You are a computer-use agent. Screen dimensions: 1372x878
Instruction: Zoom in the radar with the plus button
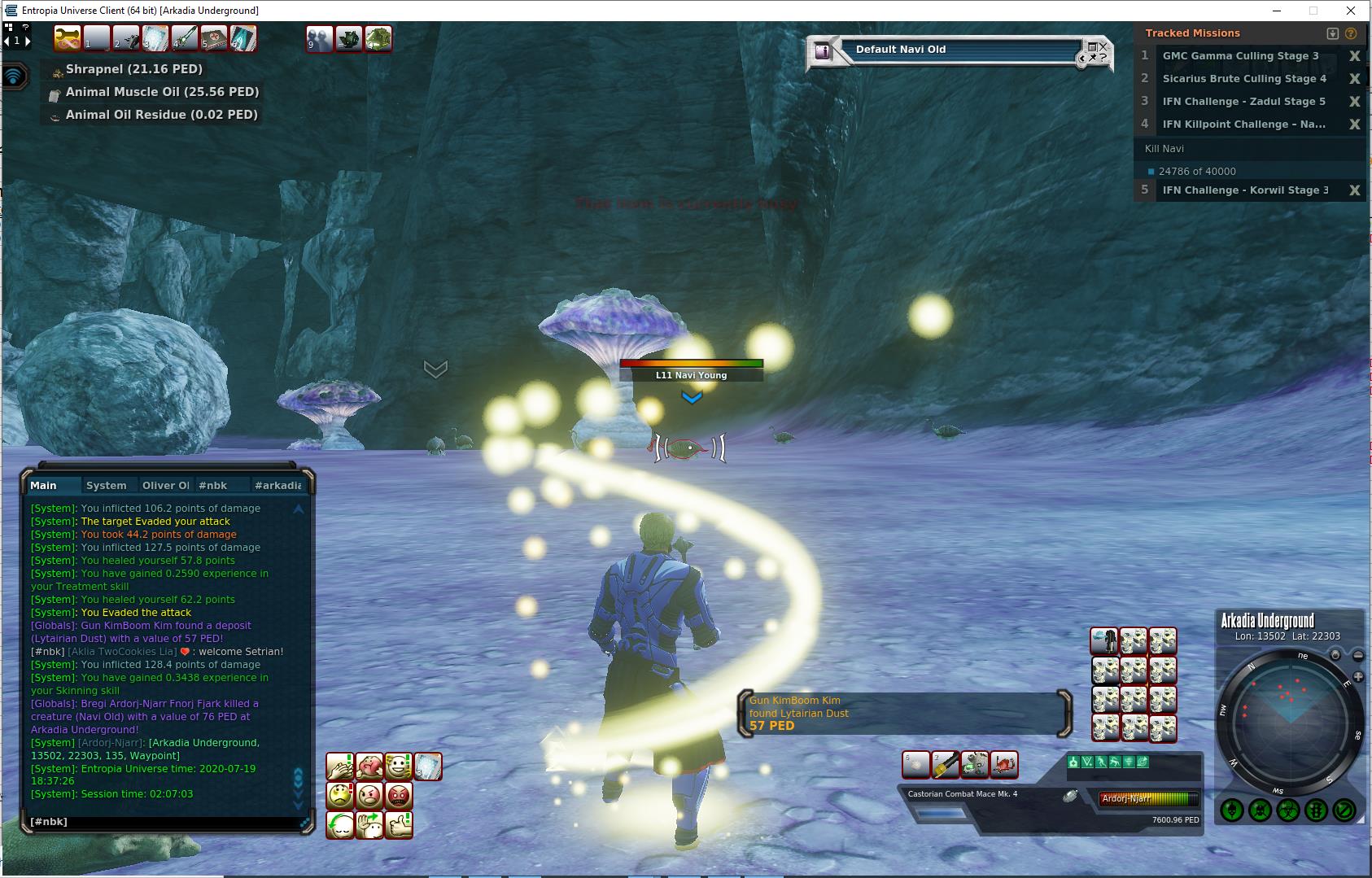(1358, 677)
